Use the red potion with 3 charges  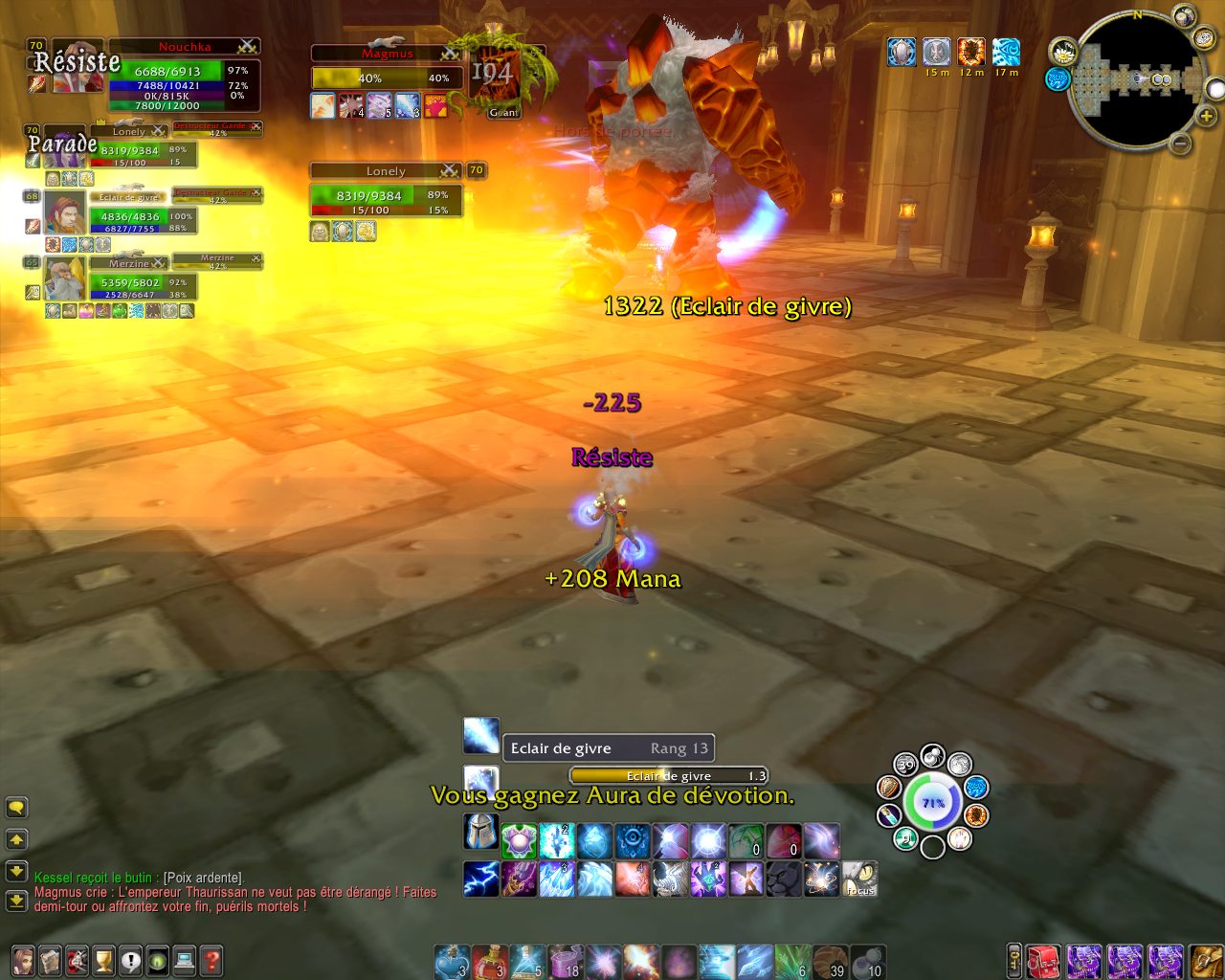489,961
